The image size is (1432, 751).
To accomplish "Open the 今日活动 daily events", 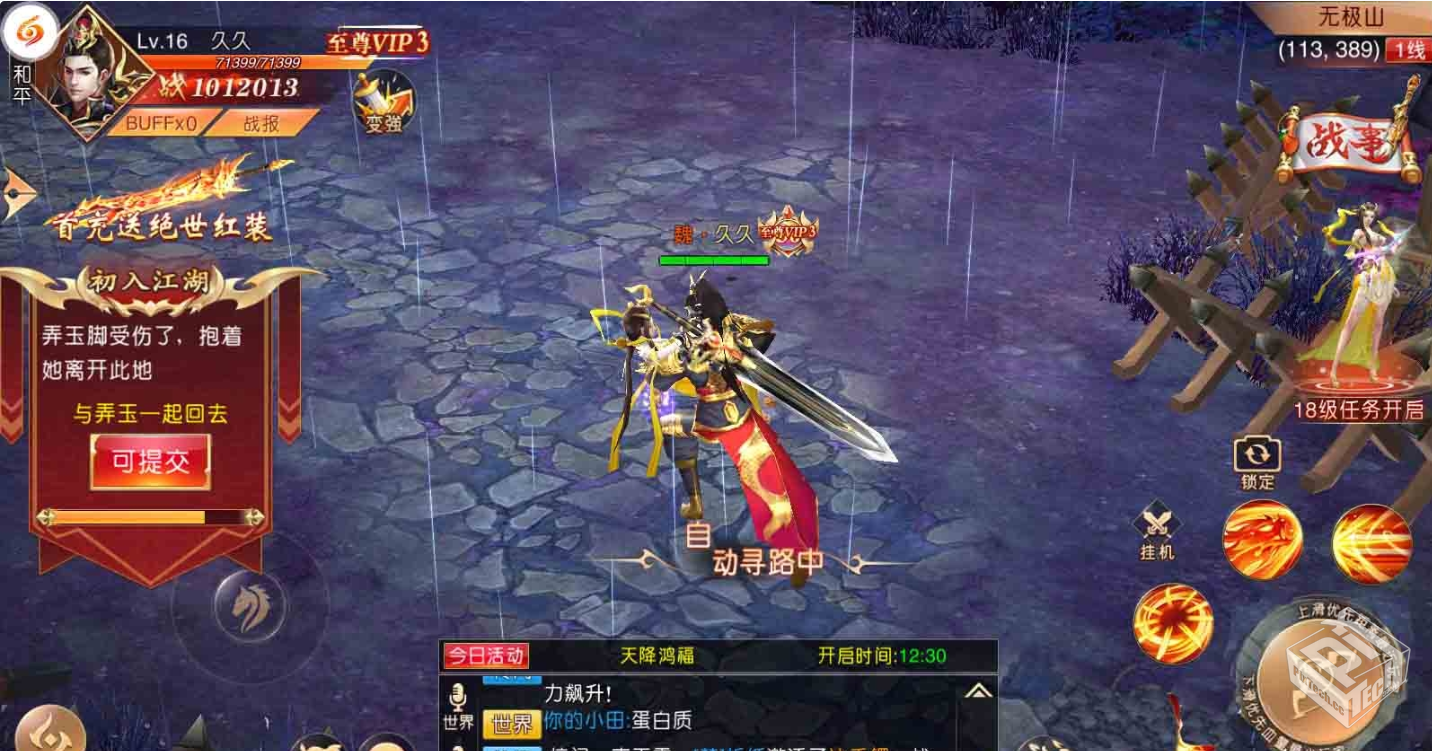I will point(486,656).
